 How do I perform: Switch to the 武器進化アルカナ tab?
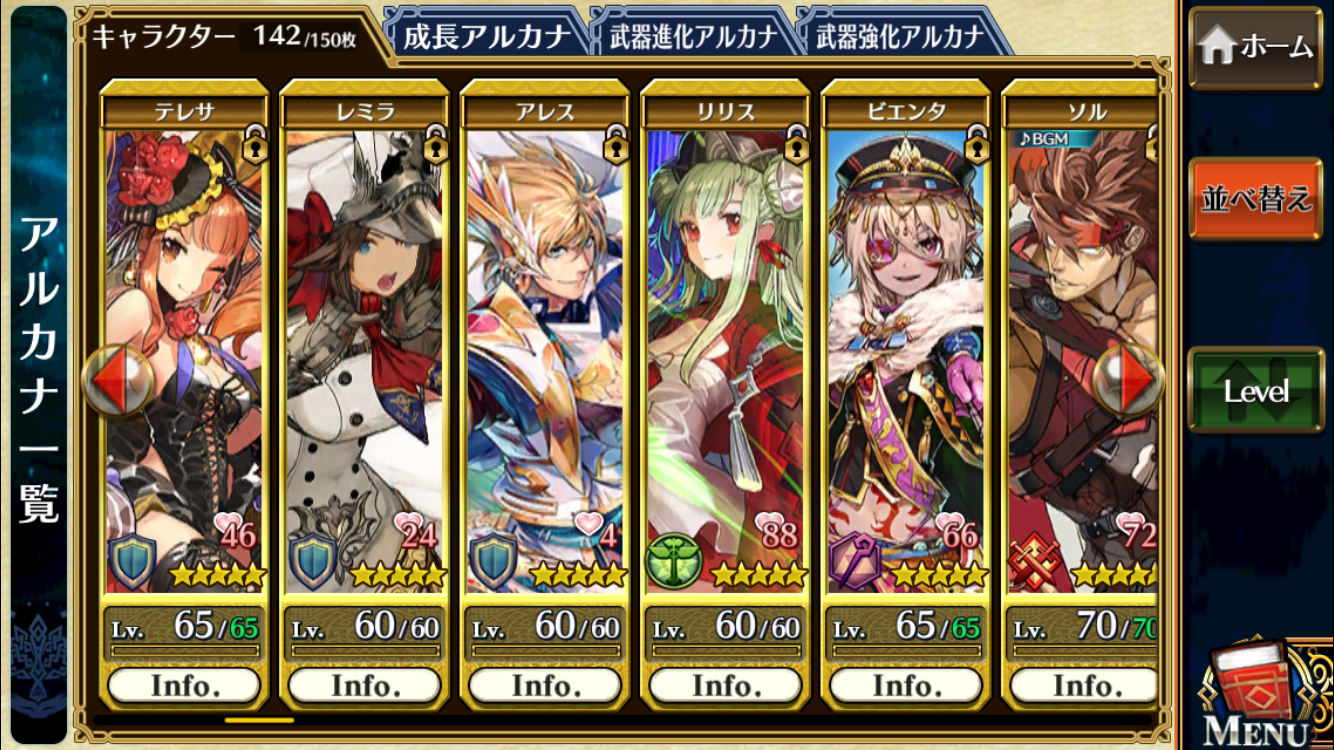point(692,37)
